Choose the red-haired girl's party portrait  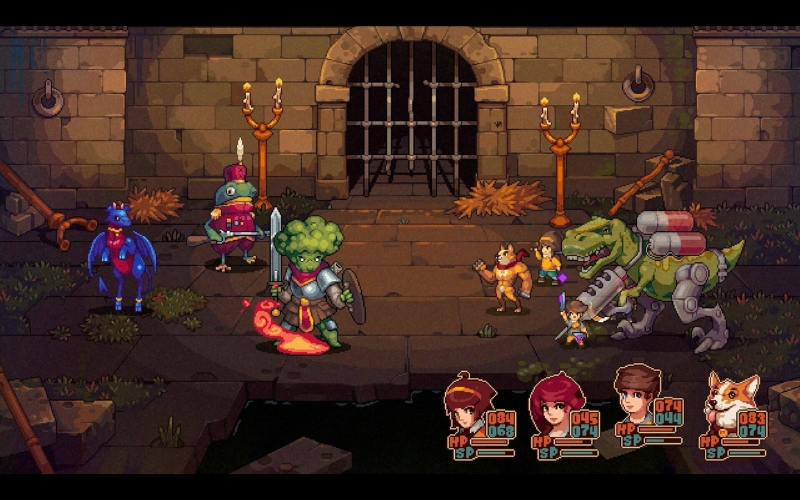point(553,403)
